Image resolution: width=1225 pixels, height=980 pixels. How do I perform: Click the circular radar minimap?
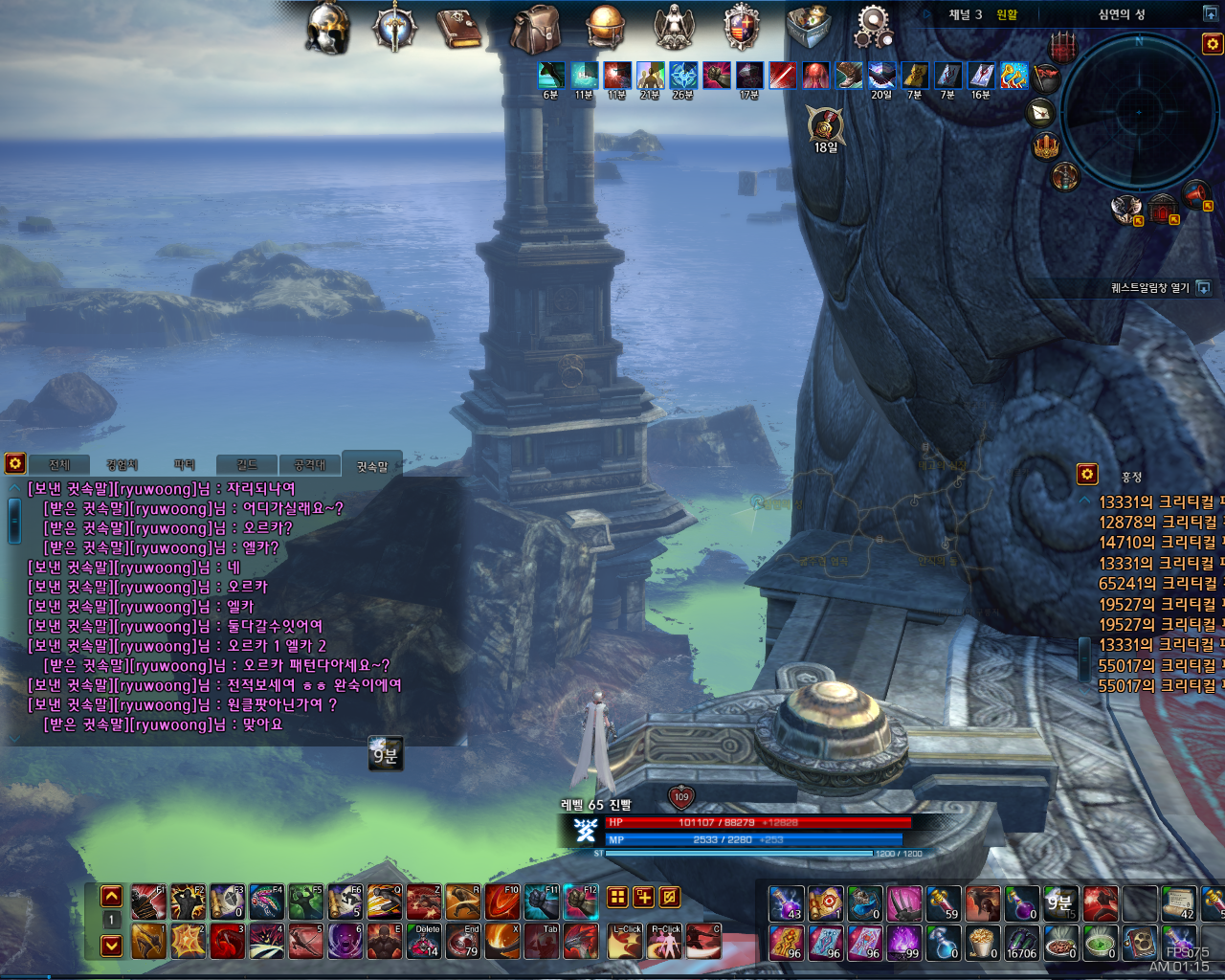point(1139,111)
